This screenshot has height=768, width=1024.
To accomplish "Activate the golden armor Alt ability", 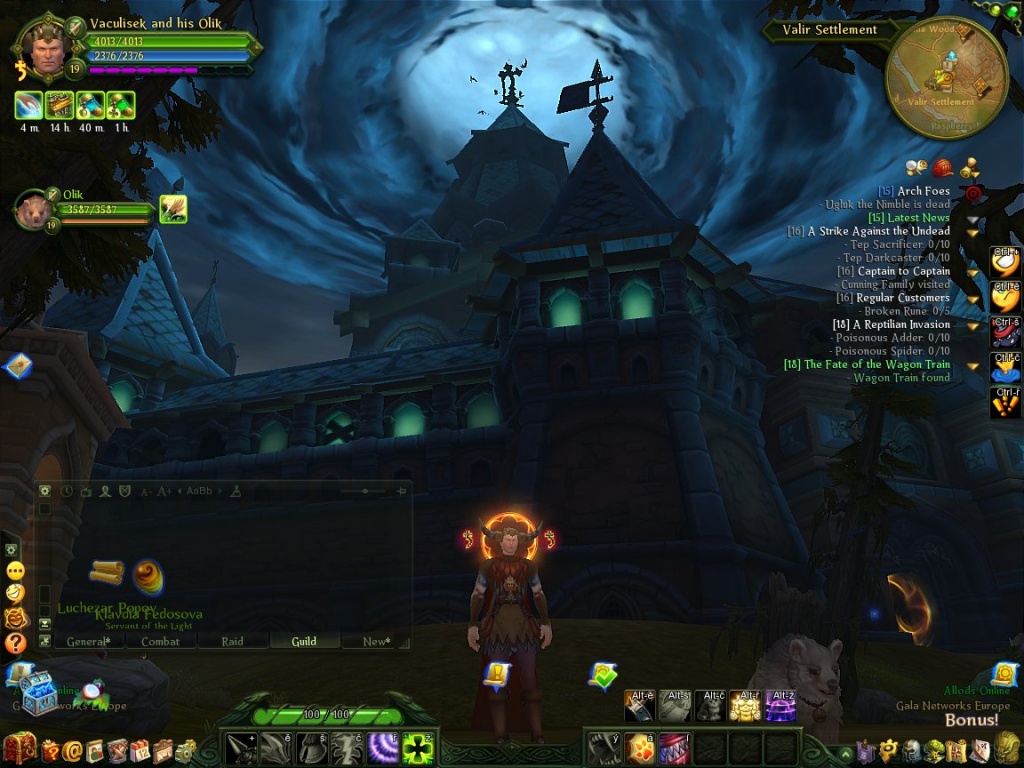I will pyautogui.click(x=744, y=706).
